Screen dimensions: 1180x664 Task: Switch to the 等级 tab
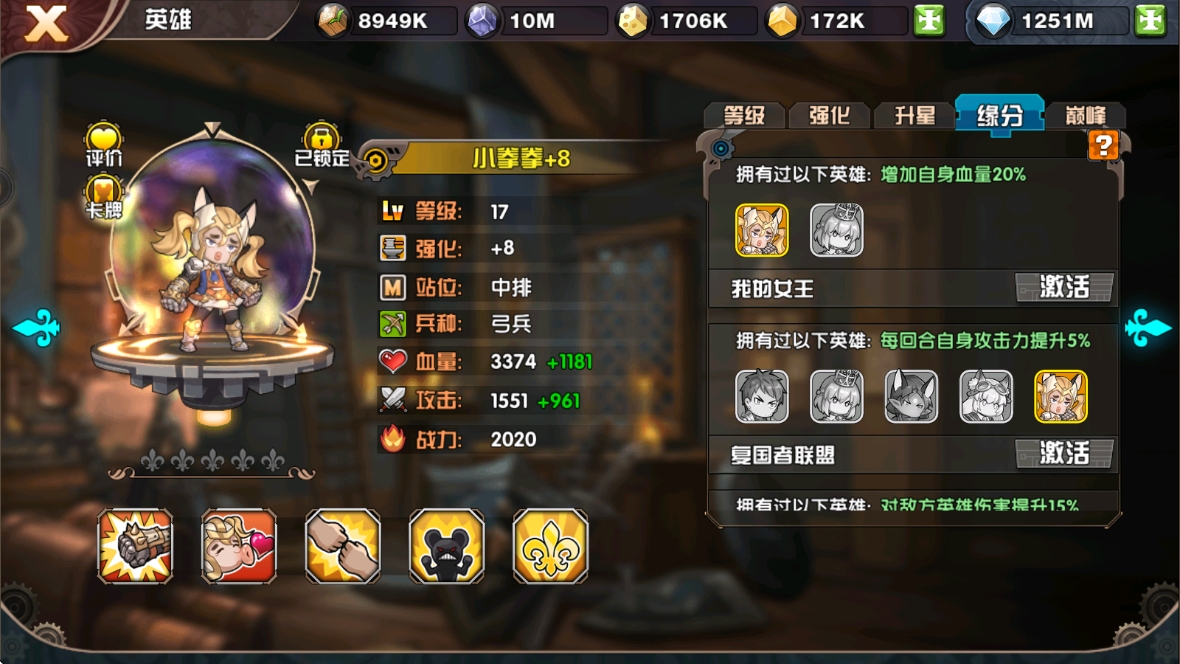(744, 115)
